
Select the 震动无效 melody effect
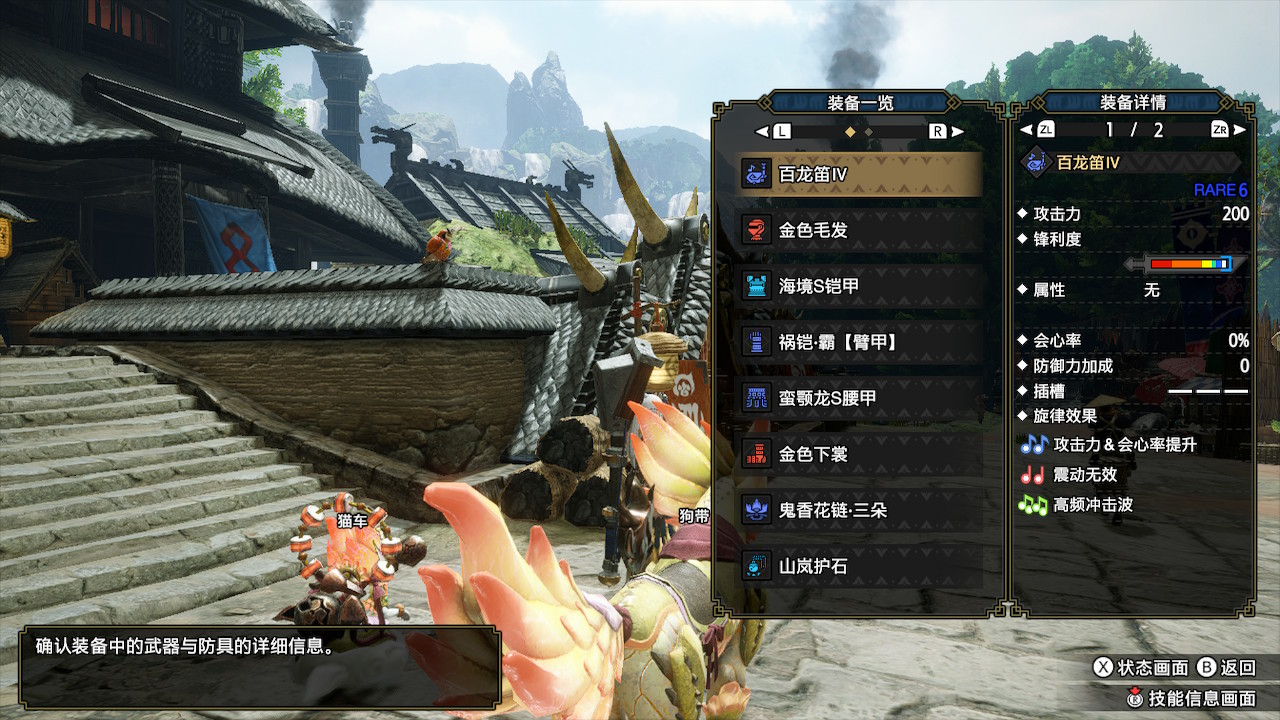tap(1085, 475)
